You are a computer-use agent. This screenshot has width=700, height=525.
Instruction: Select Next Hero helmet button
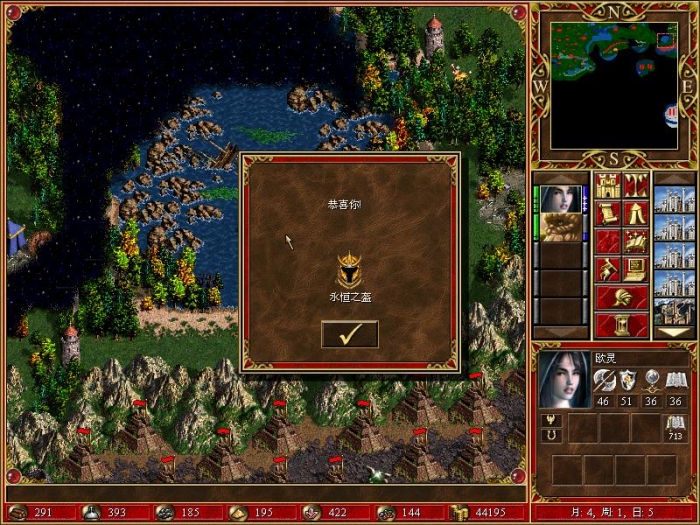pos(622,297)
